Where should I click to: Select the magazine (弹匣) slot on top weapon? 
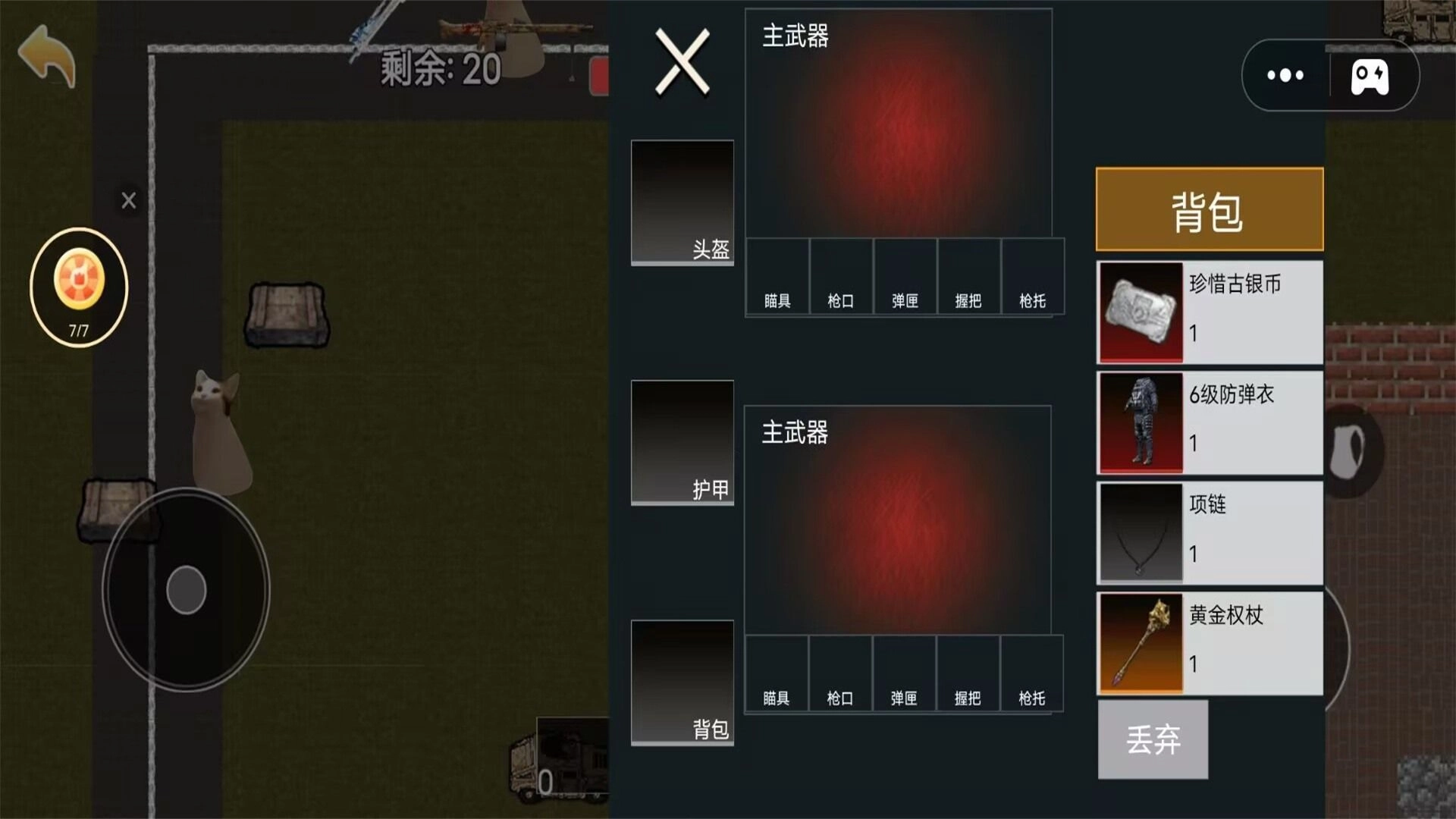tap(904, 277)
